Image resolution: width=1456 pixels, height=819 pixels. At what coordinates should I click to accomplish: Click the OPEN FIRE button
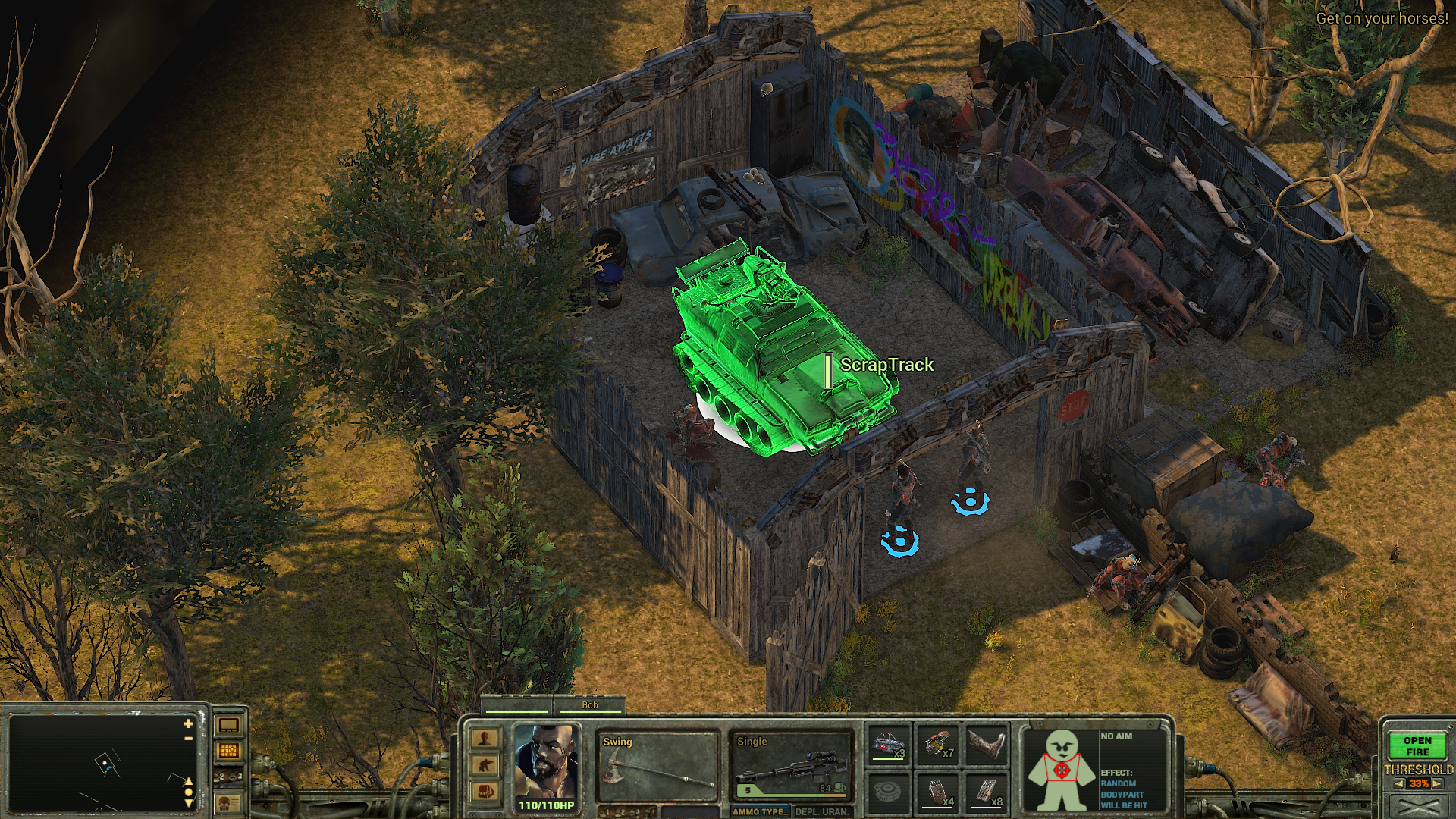coord(1417,746)
